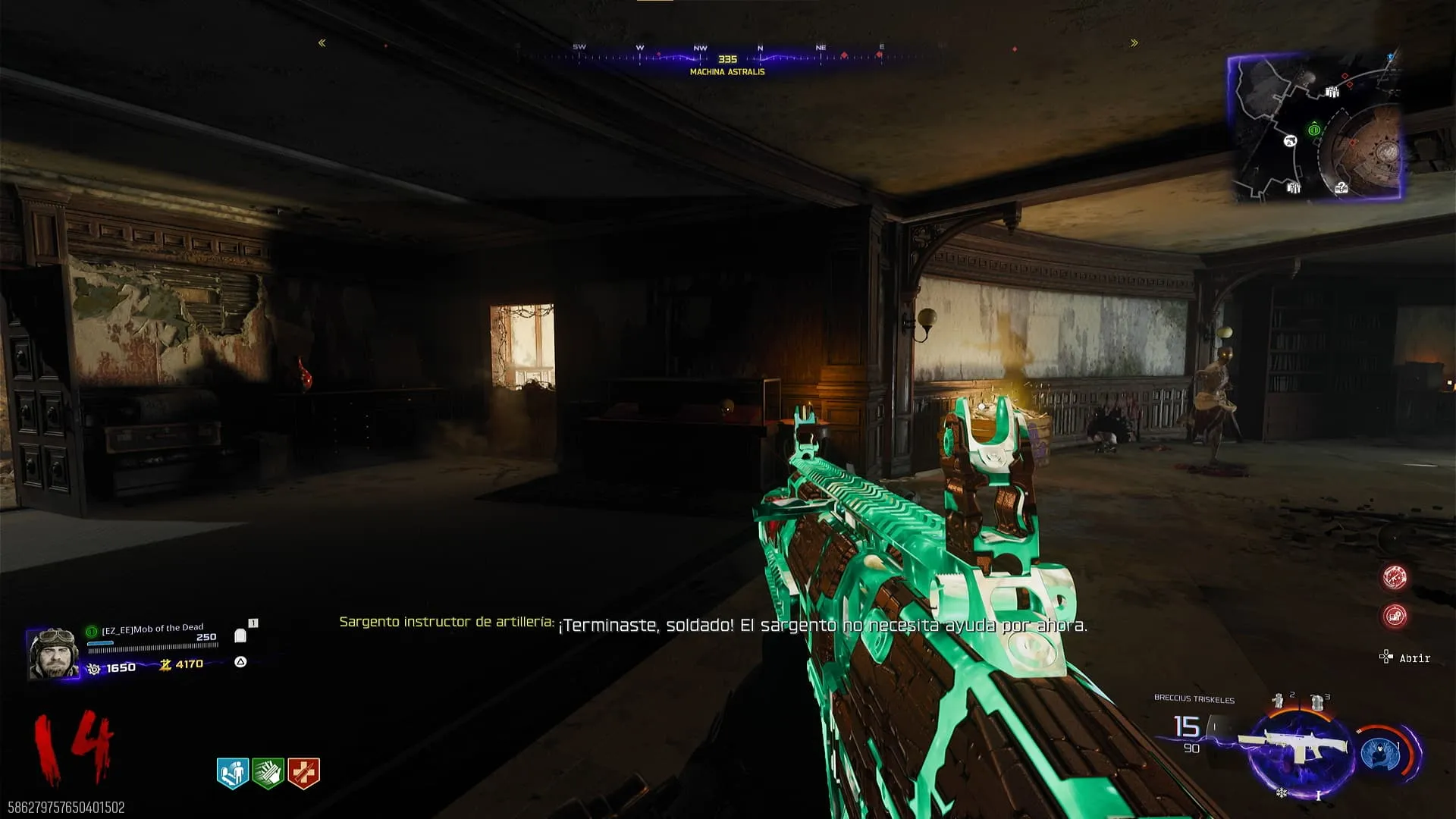Click the upper red circular gun icon
Image resolution: width=1456 pixels, height=819 pixels.
pos(1395,577)
